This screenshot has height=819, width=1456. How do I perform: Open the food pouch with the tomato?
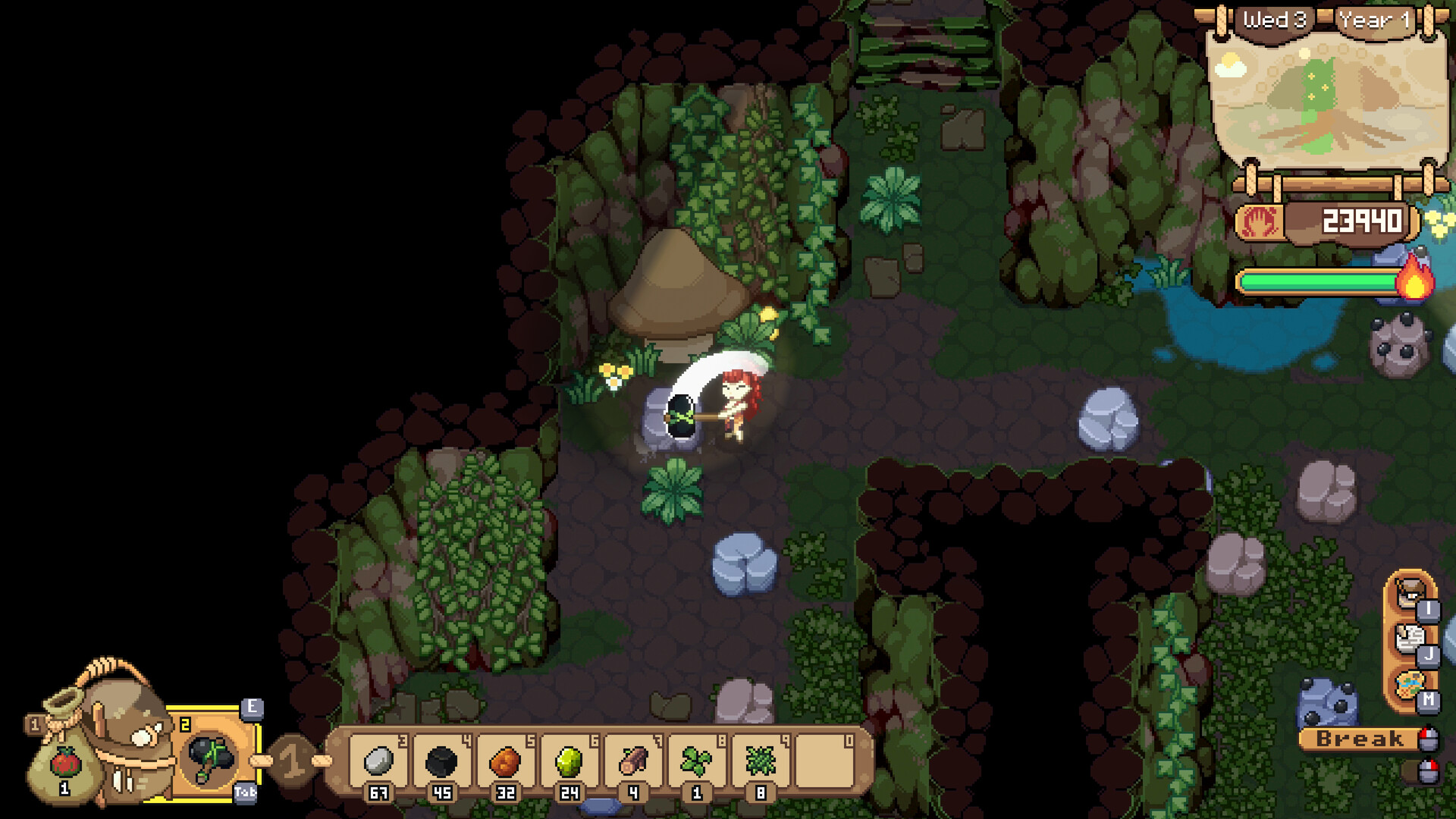click(x=65, y=764)
